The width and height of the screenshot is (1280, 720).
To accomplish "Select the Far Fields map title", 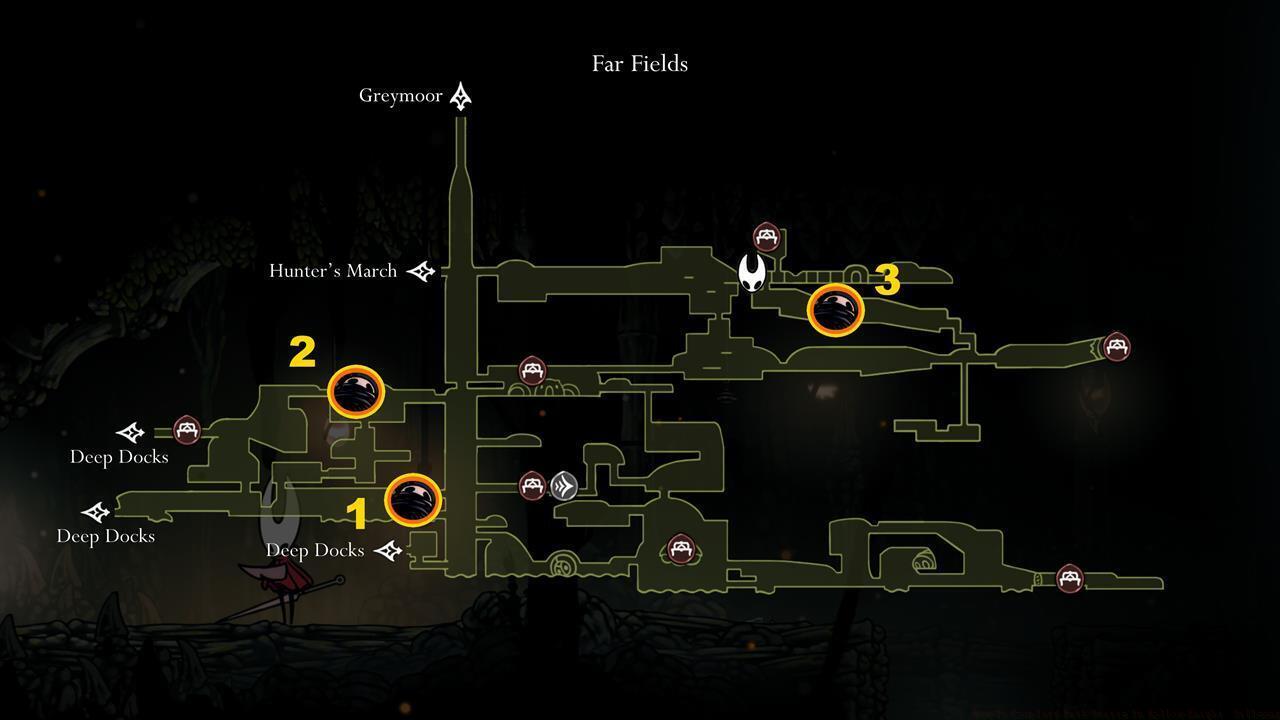I will pos(639,63).
